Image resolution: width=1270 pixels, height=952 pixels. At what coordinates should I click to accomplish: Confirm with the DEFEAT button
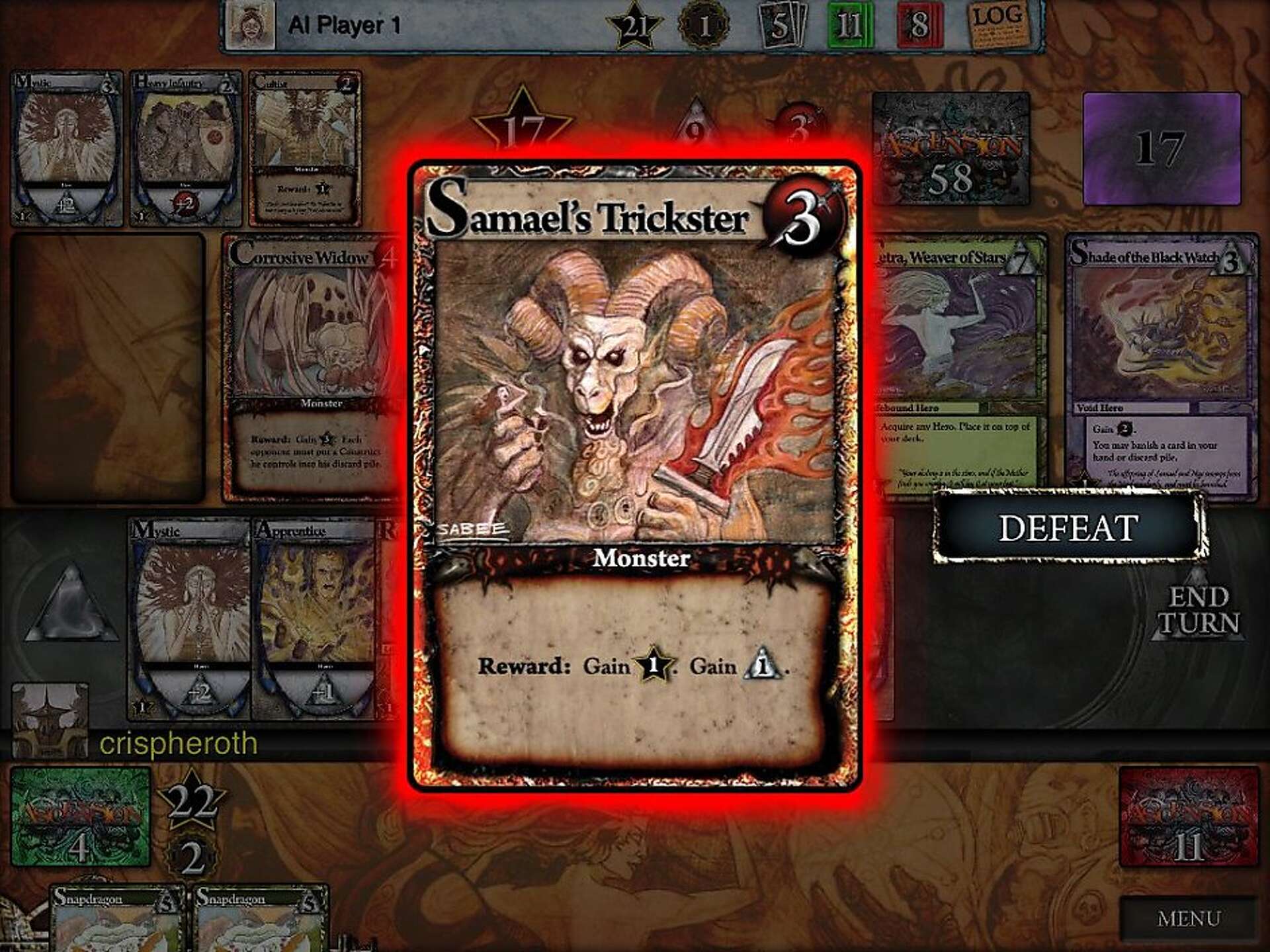click(x=1068, y=527)
